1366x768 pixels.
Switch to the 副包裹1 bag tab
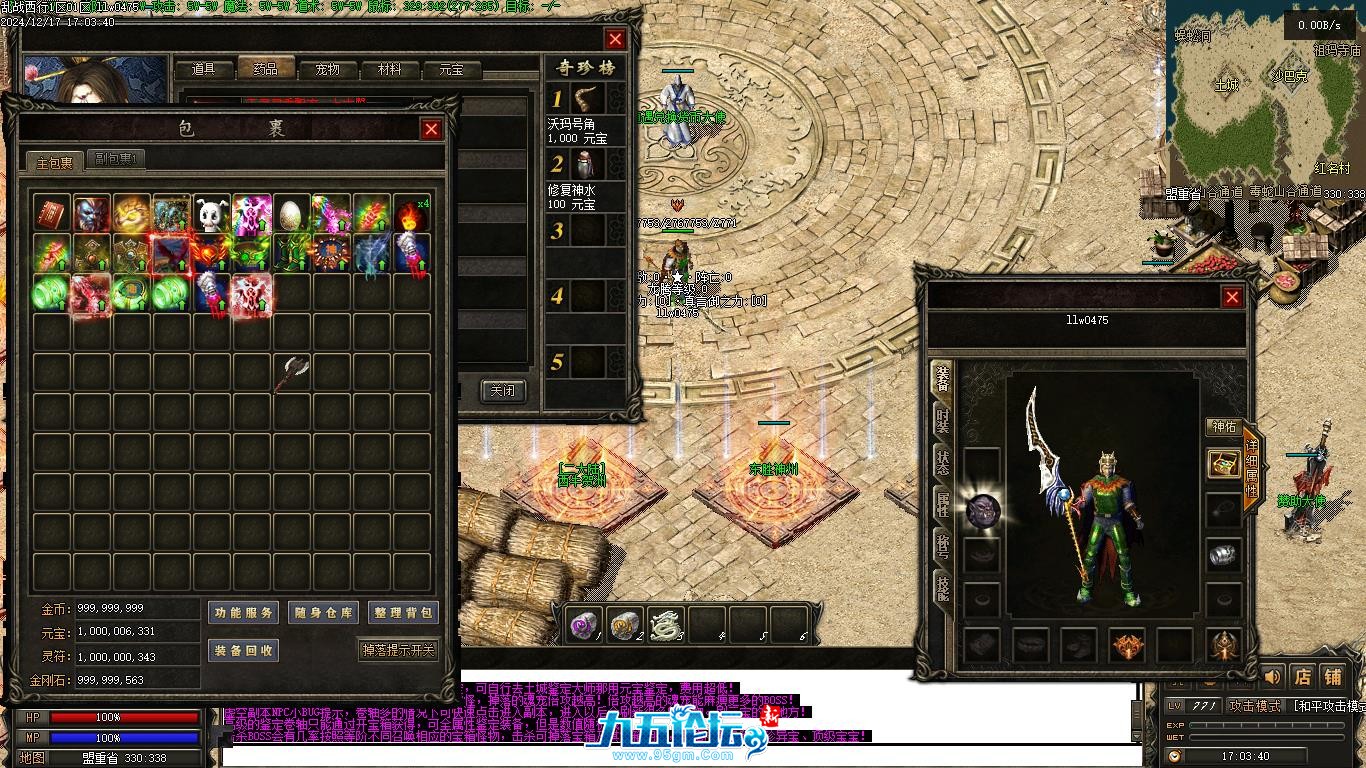click(118, 159)
